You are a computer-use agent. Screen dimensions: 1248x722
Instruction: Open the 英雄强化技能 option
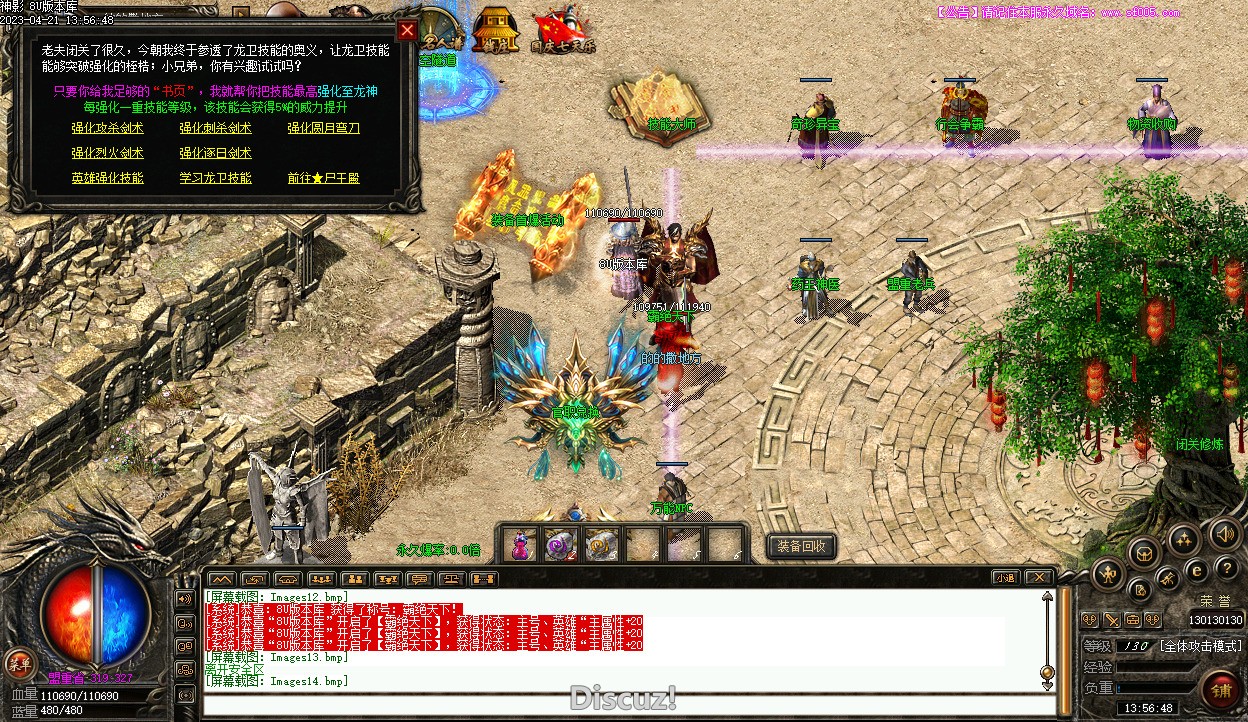coord(107,179)
